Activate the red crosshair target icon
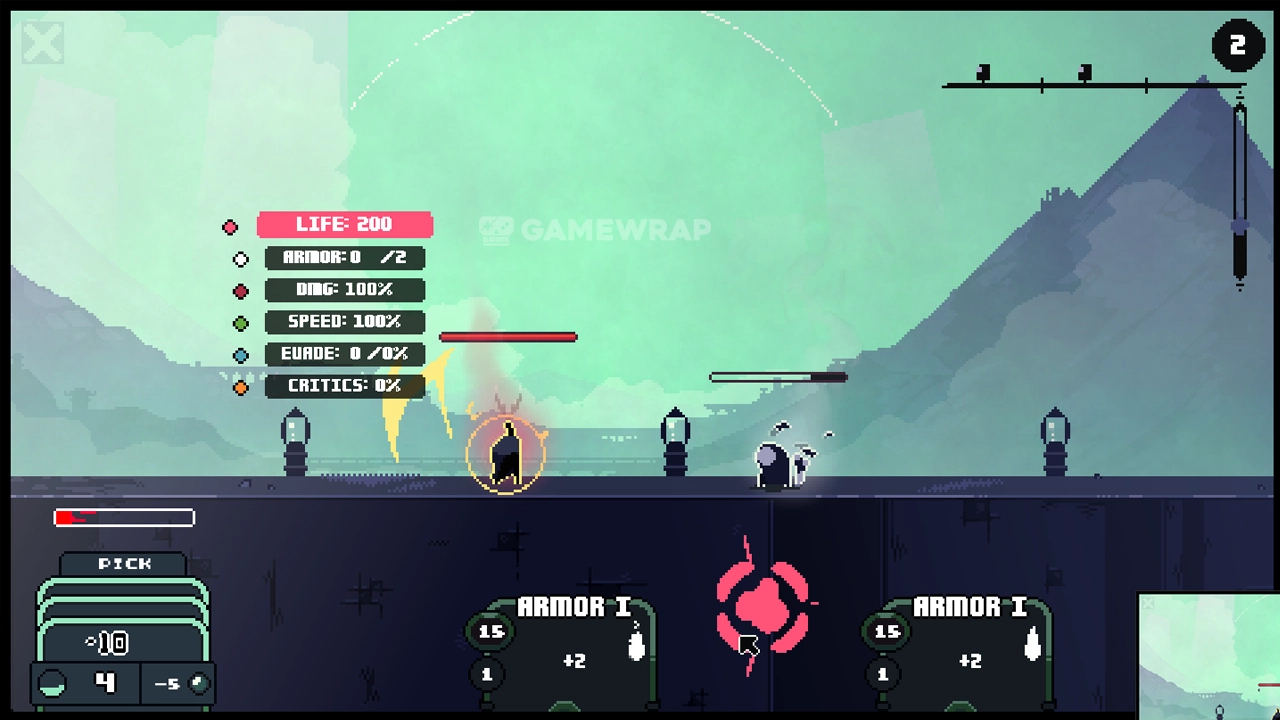This screenshot has width=1280, height=720. [x=763, y=604]
